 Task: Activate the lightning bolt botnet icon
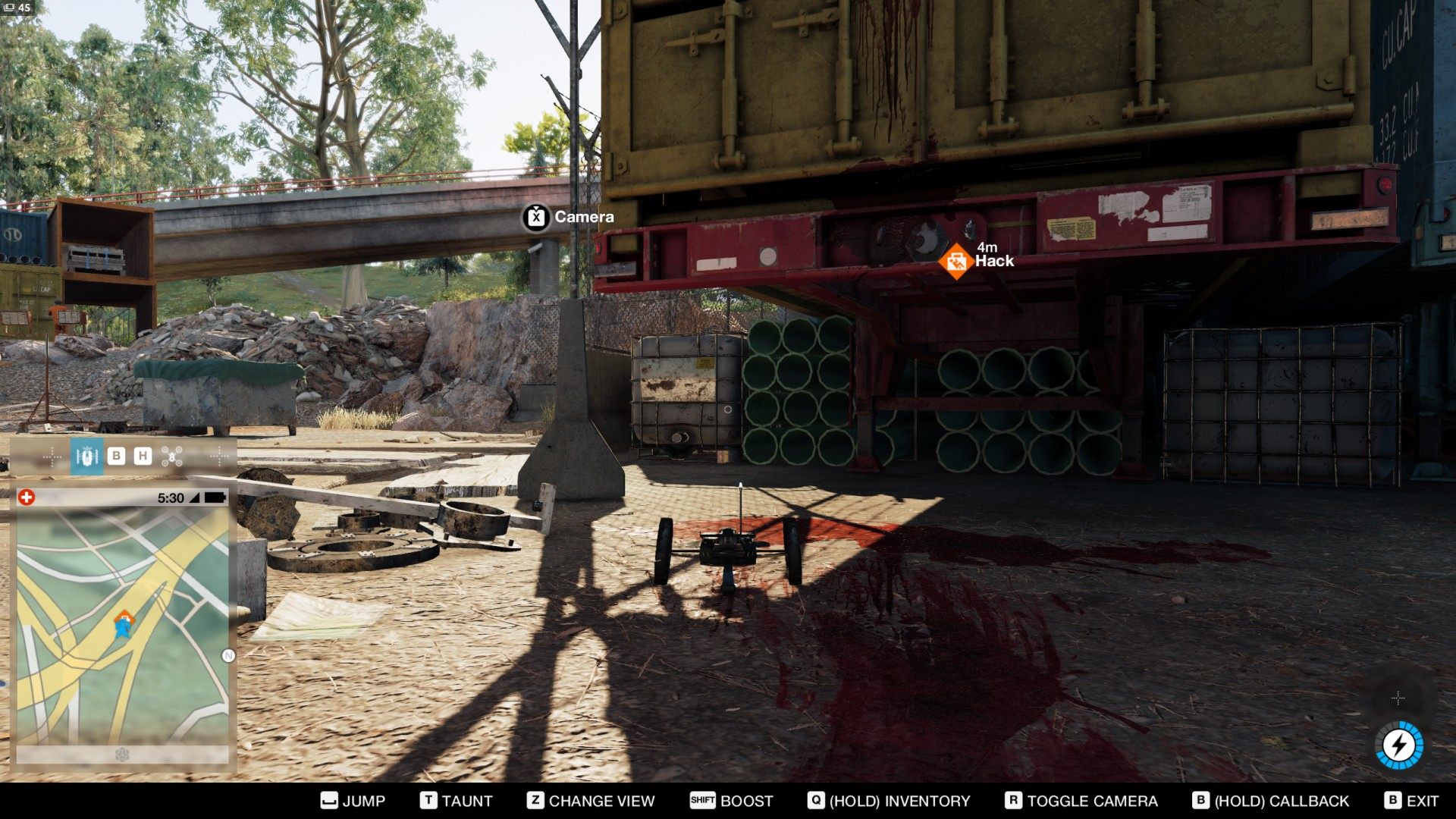(1399, 745)
